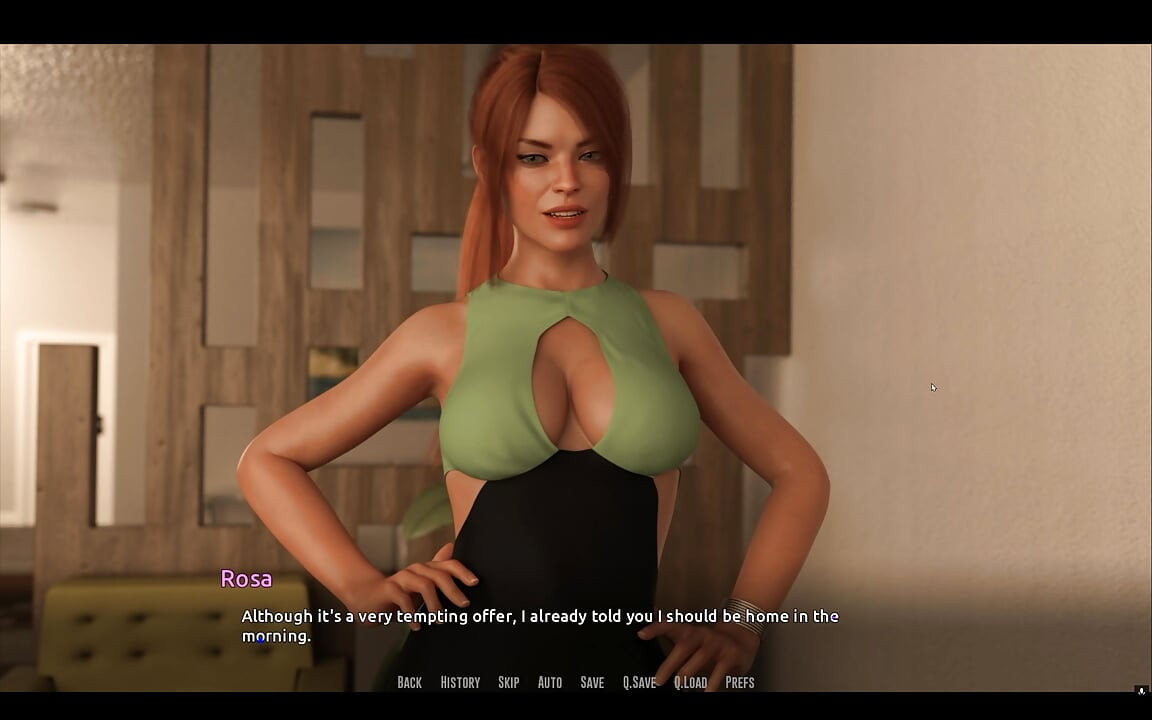Go back with the Back button

pyautogui.click(x=409, y=682)
